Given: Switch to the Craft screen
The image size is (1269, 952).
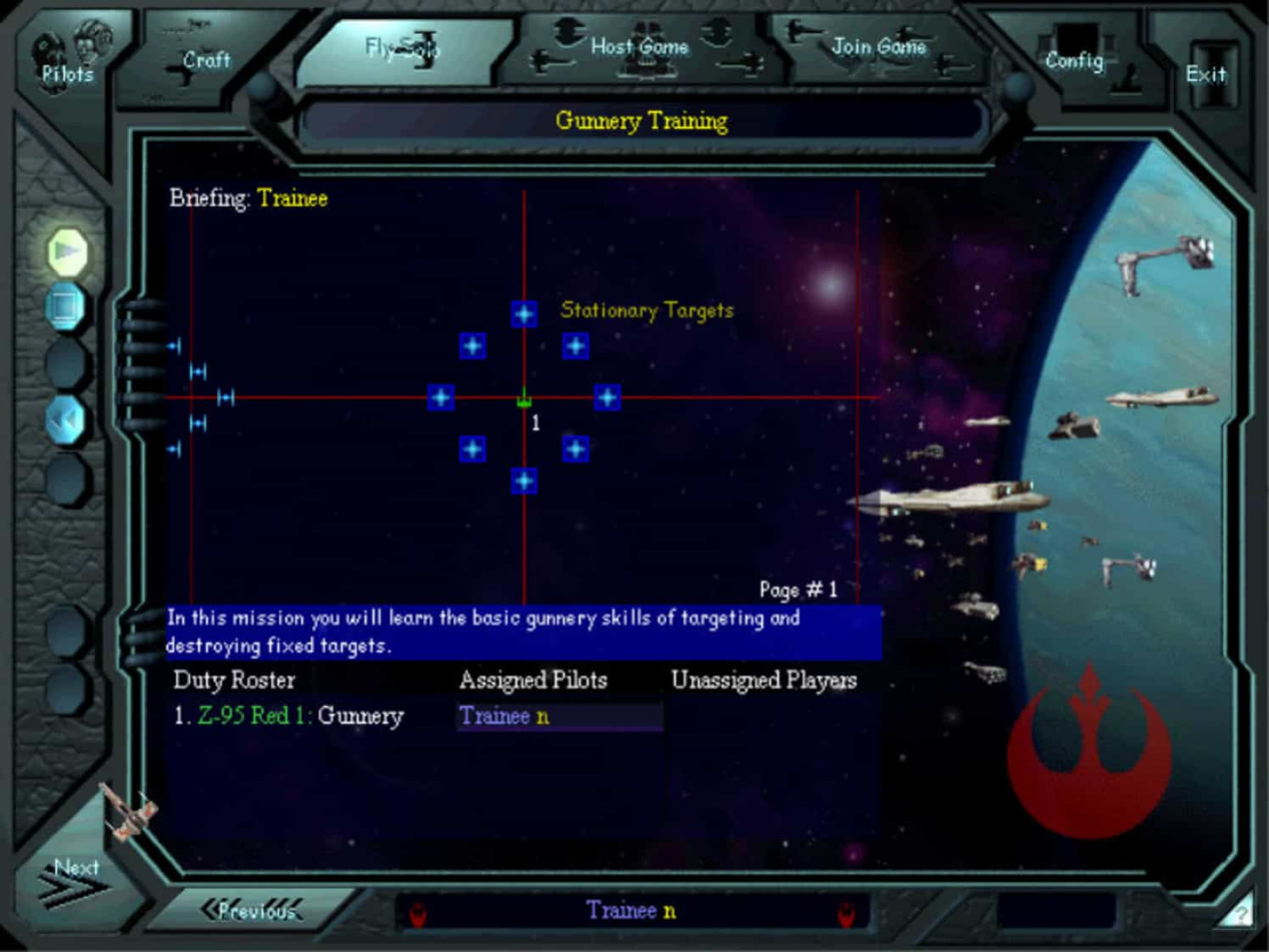Looking at the screenshot, I should 206,61.
